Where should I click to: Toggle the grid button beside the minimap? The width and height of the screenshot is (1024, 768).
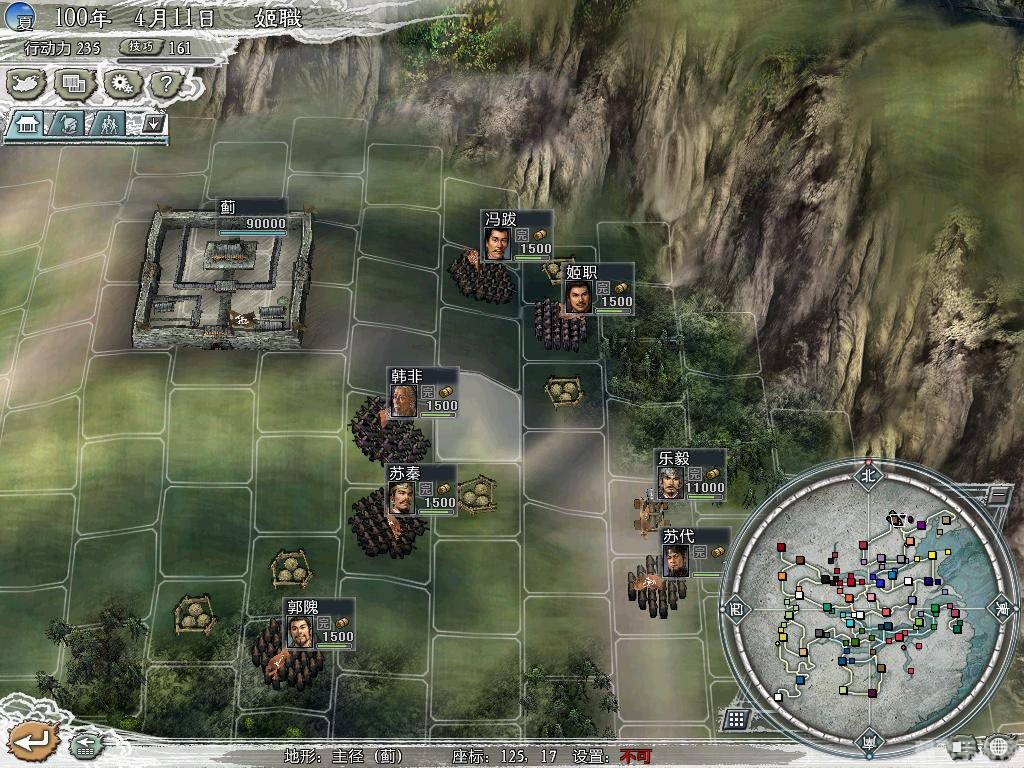pos(736,718)
